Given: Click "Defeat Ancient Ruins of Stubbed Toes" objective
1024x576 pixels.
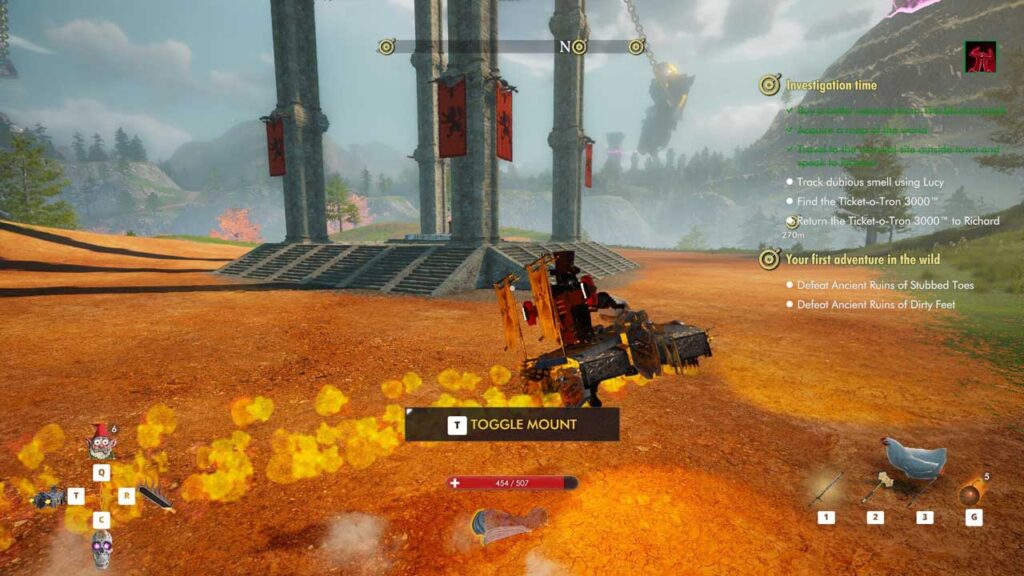Looking at the screenshot, I should point(885,285).
